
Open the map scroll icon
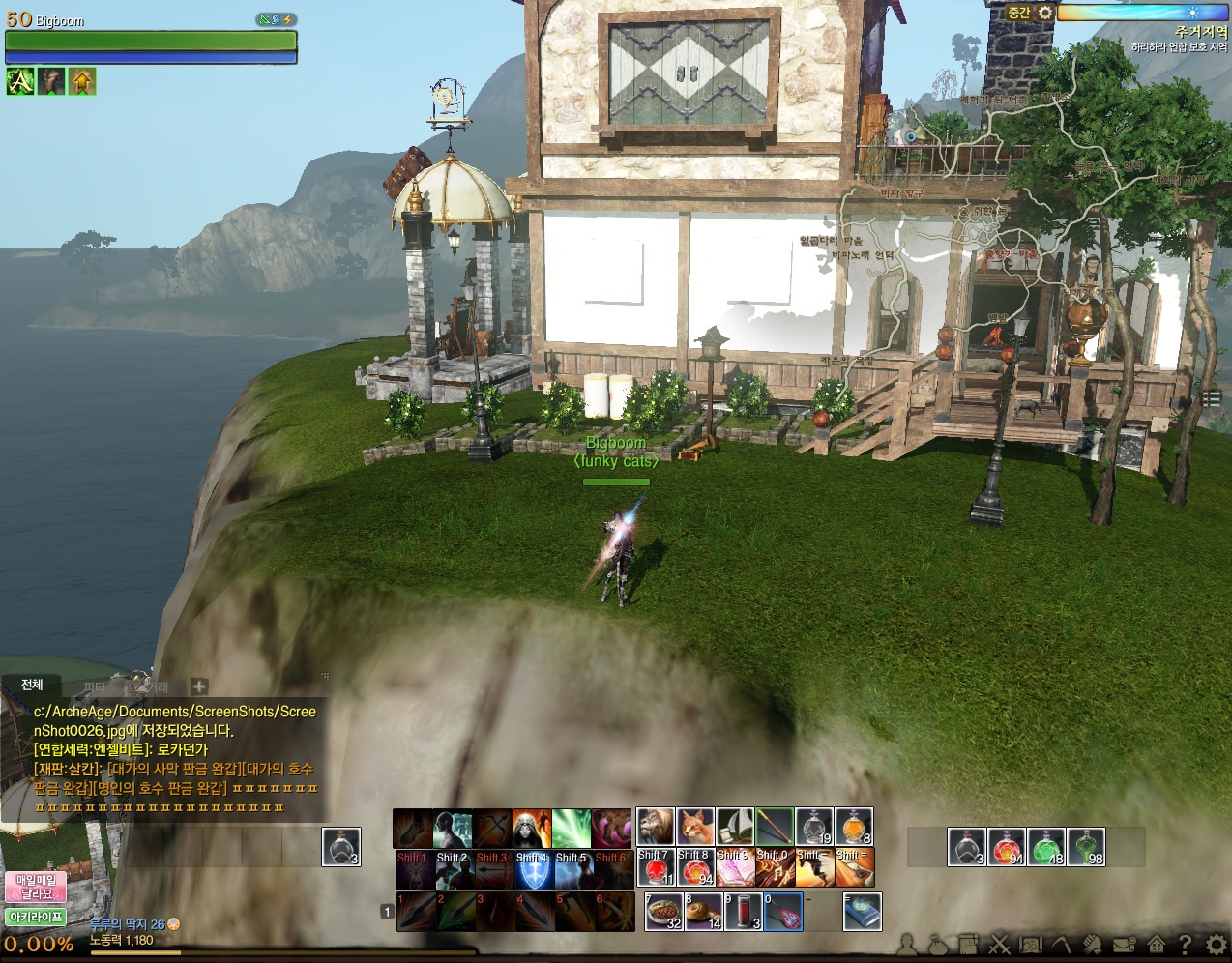tap(1031, 944)
